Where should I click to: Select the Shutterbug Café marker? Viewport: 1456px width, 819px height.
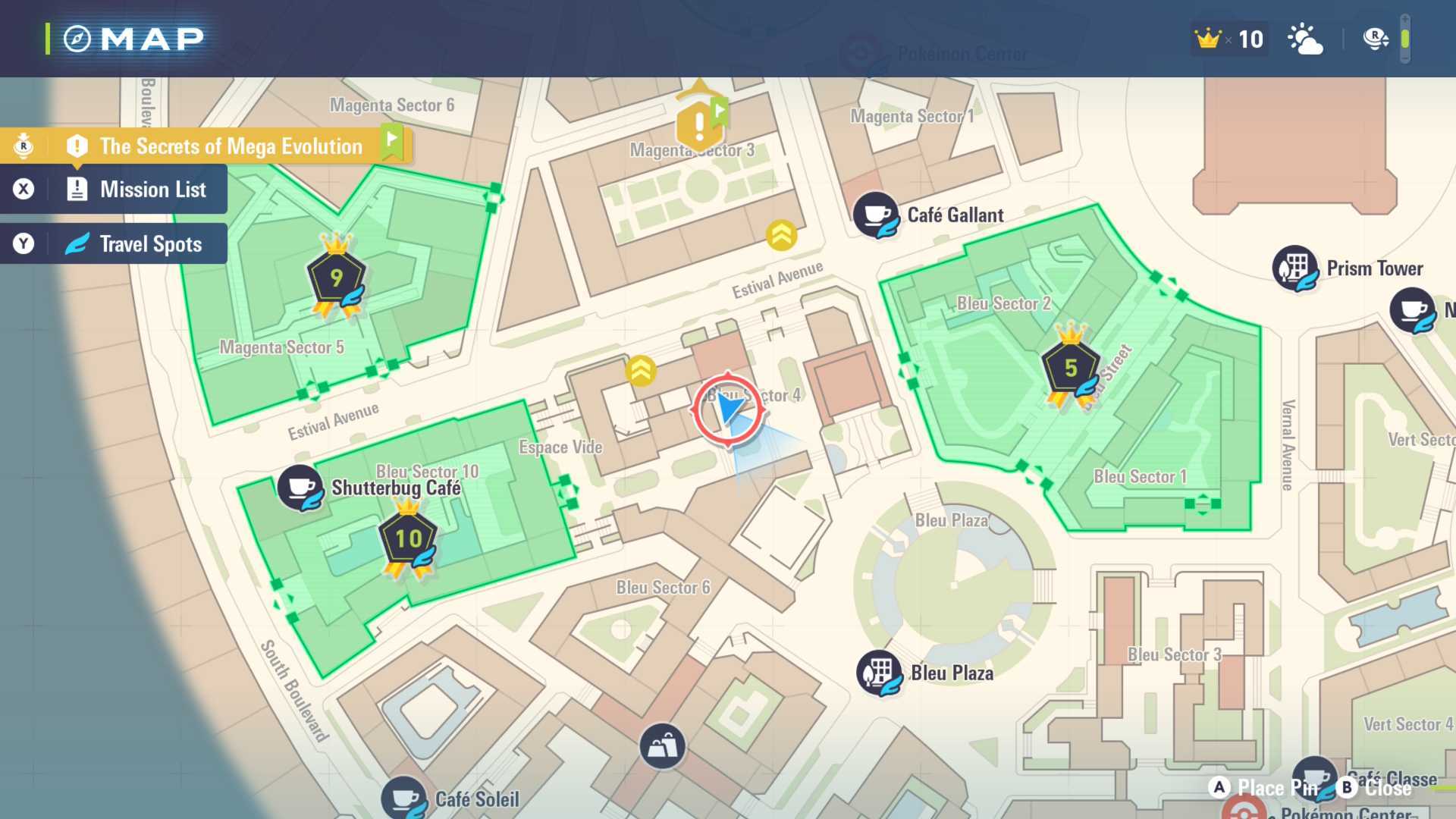point(300,488)
